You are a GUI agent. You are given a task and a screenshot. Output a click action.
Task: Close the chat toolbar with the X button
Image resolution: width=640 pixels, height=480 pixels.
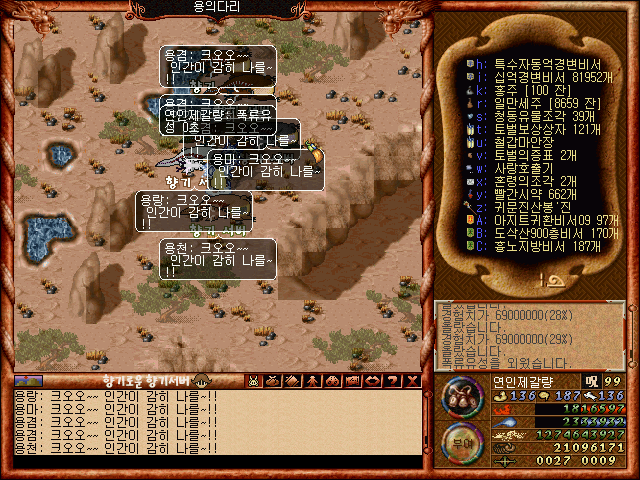coord(412,380)
